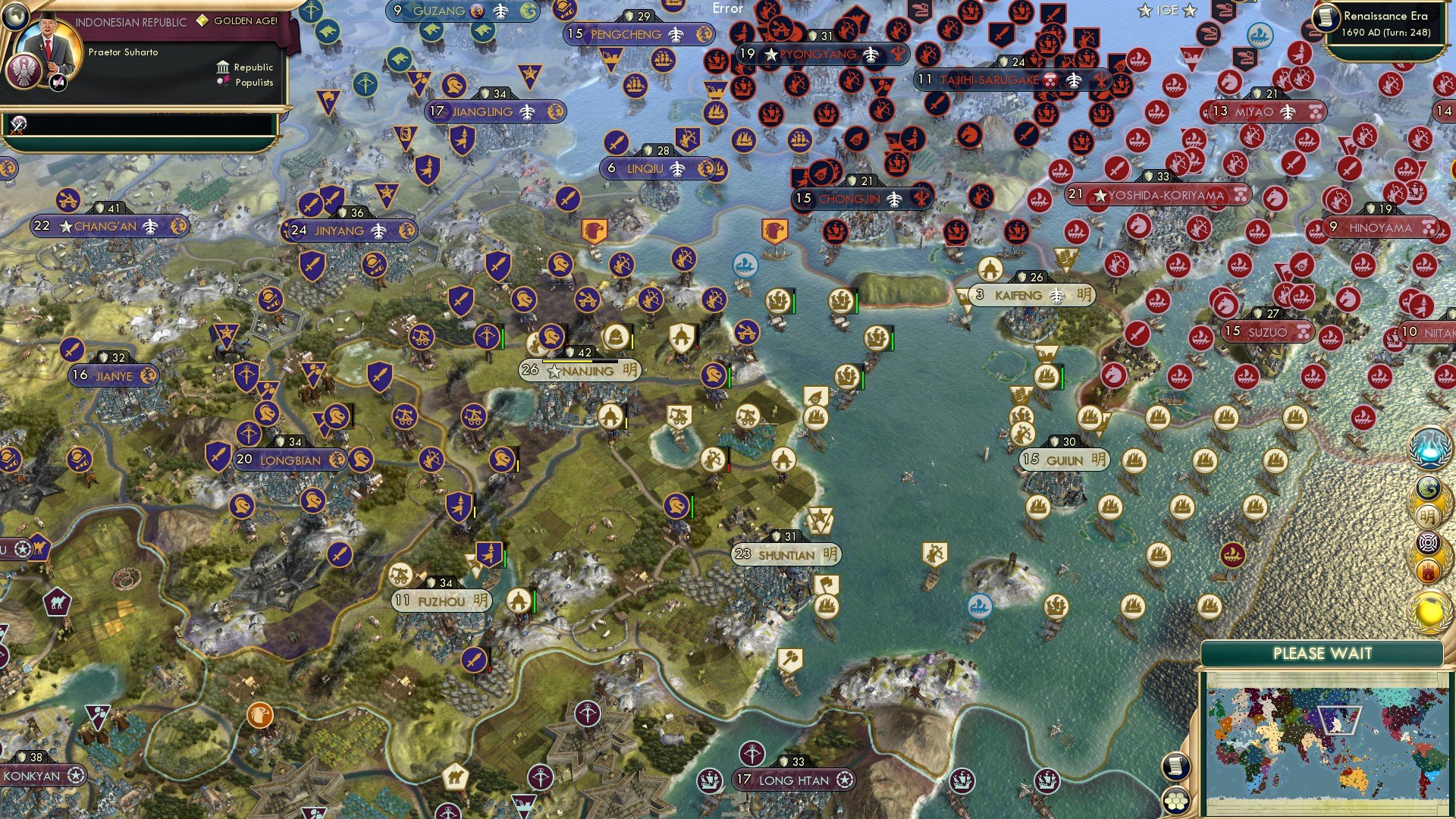The width and height of the screenshot is (1456, 819).
Task: Click Pyongyang's capital star emblem
Action: (x=771, y=55)
